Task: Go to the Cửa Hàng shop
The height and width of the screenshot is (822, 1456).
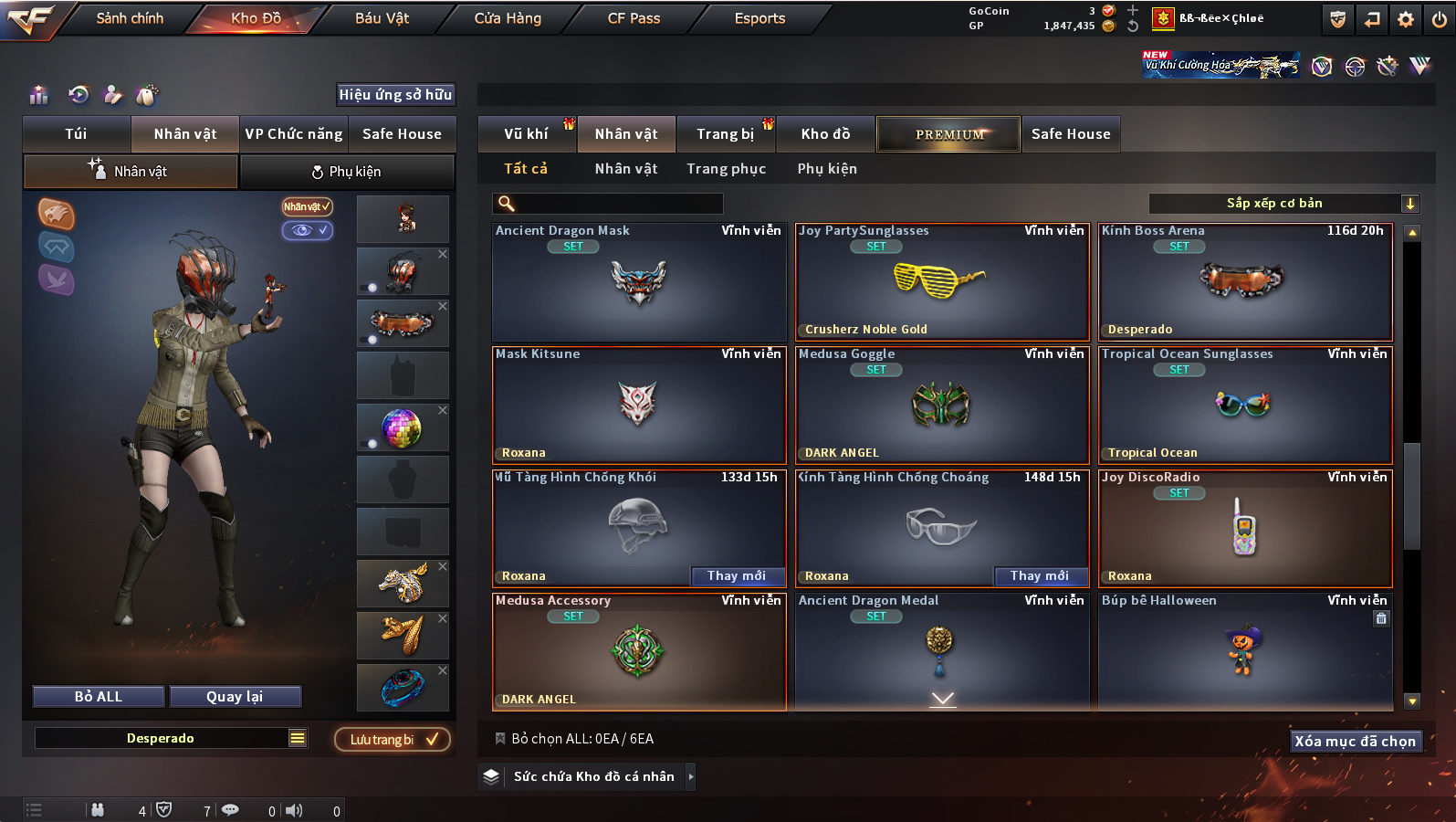Action: 508,18
